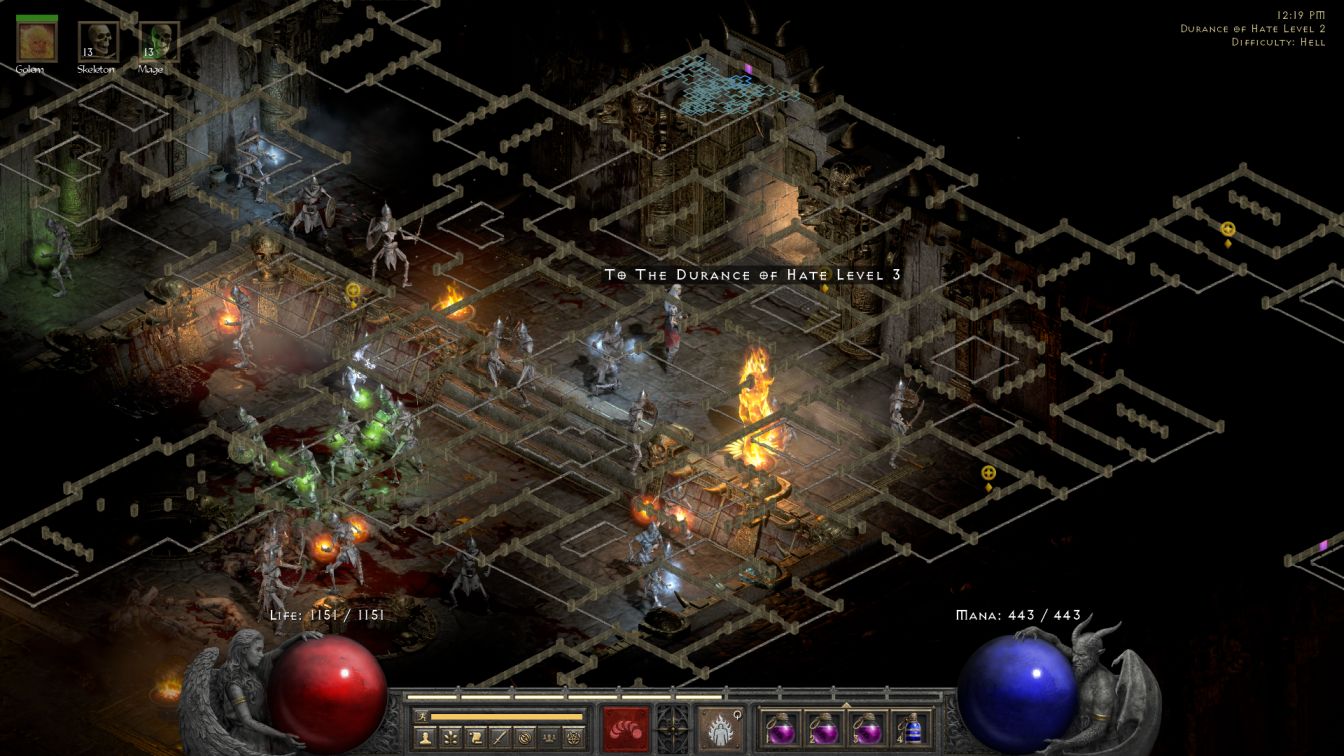This screenshot has width=1344, height=756.
Task: Select the Golem minion portrait
Action: [37, 41]
